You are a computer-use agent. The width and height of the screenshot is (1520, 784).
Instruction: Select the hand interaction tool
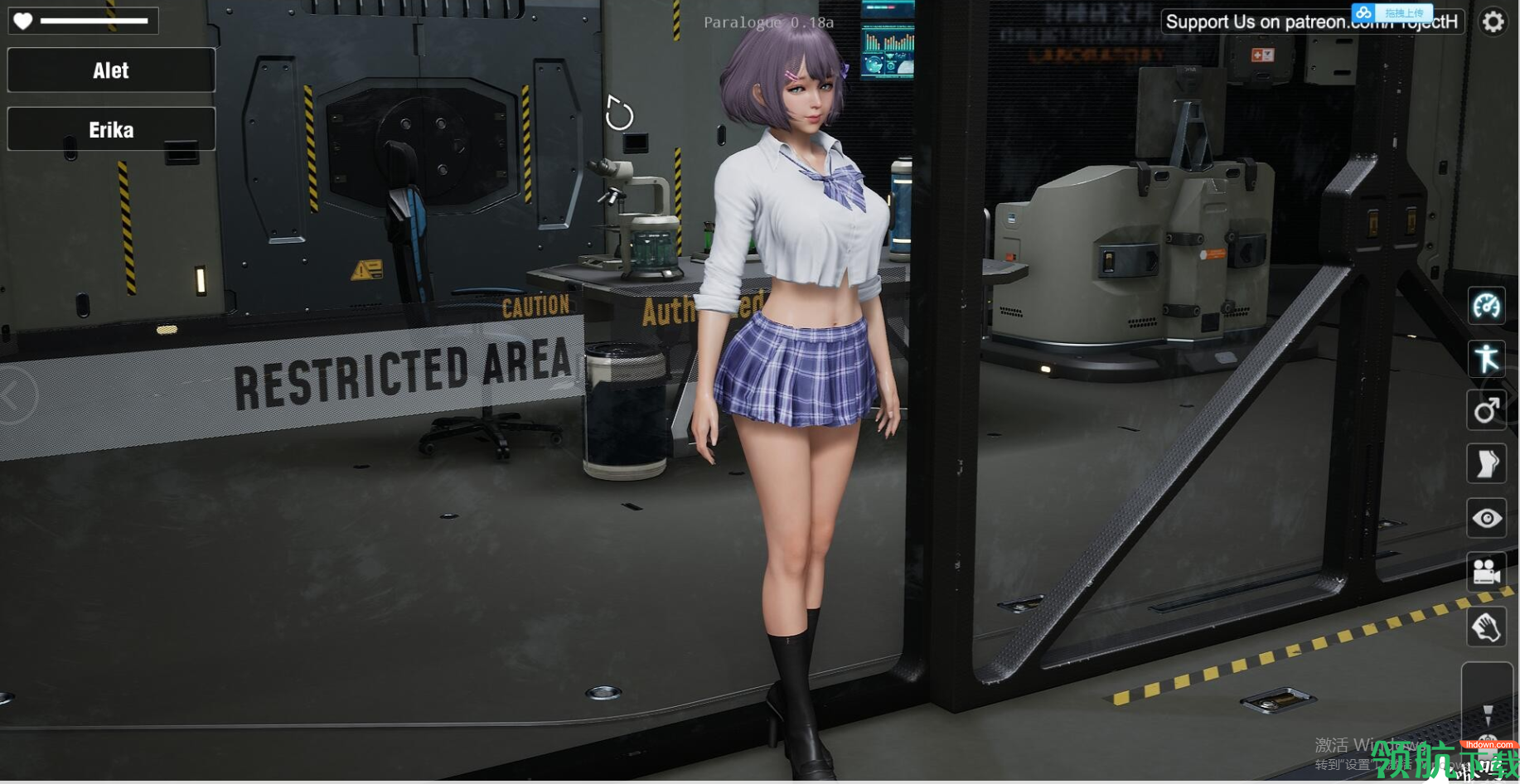point(1488,627)
